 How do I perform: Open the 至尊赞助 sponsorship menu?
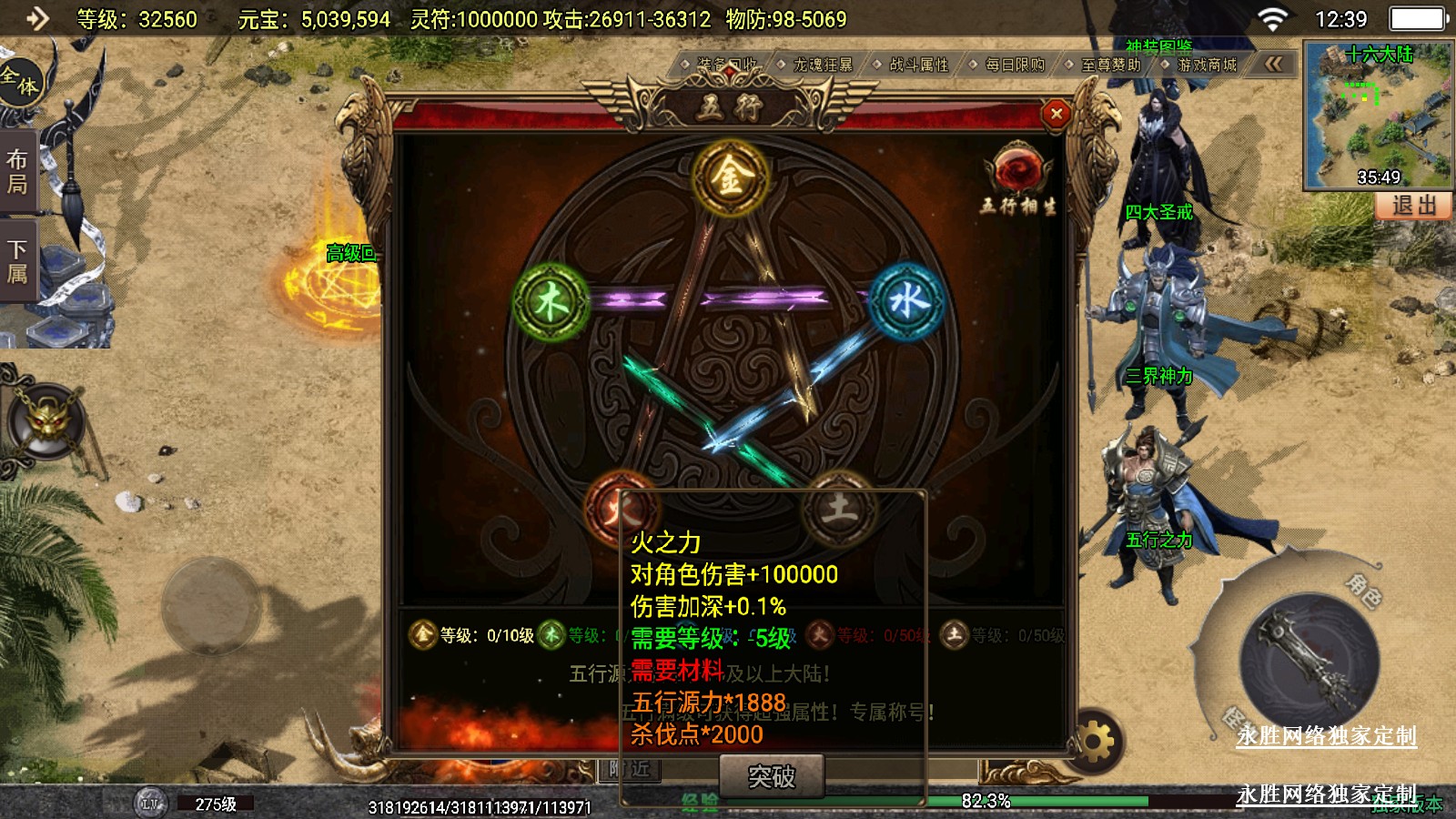(1110, 65)
